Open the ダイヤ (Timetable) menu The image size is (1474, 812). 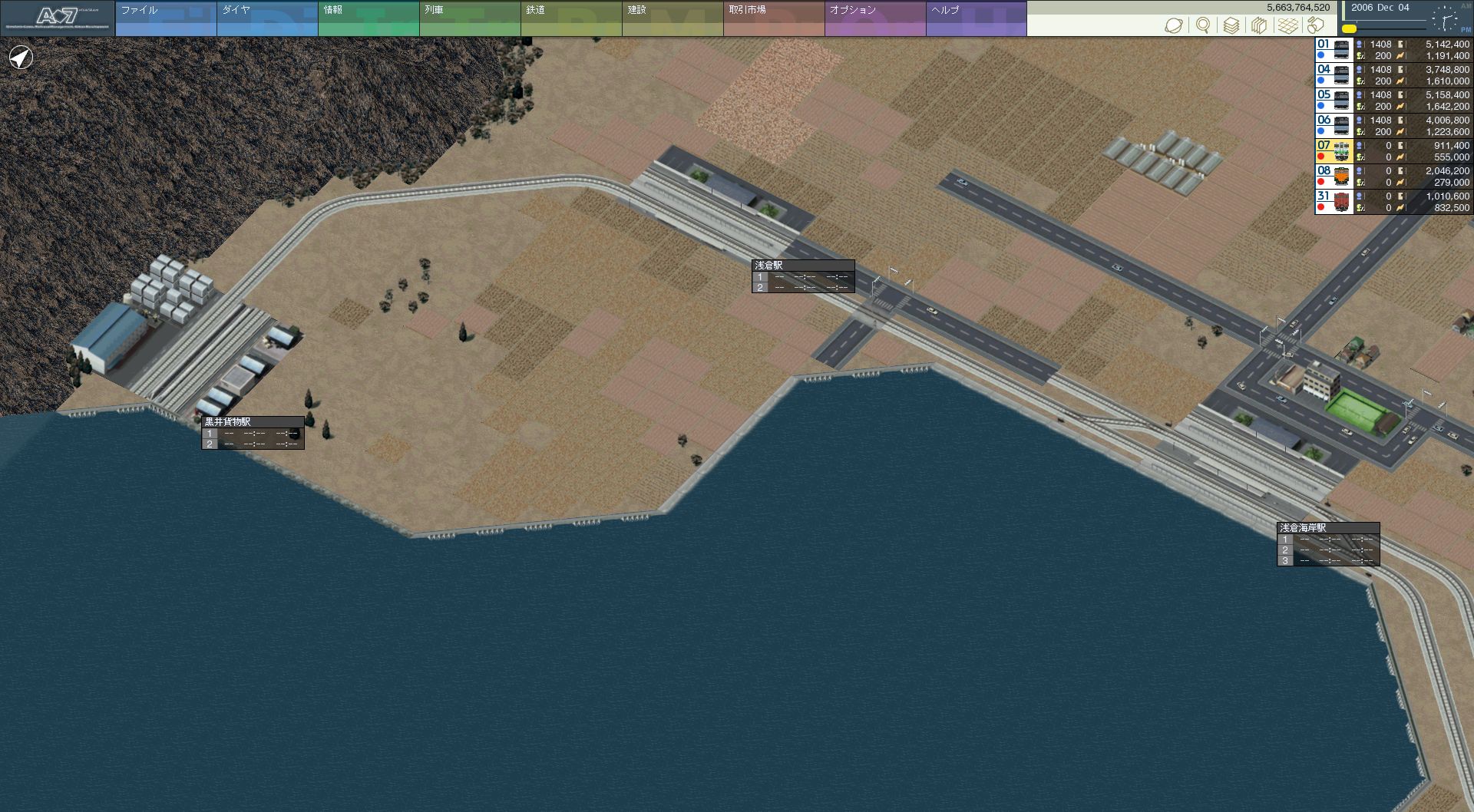266,18
